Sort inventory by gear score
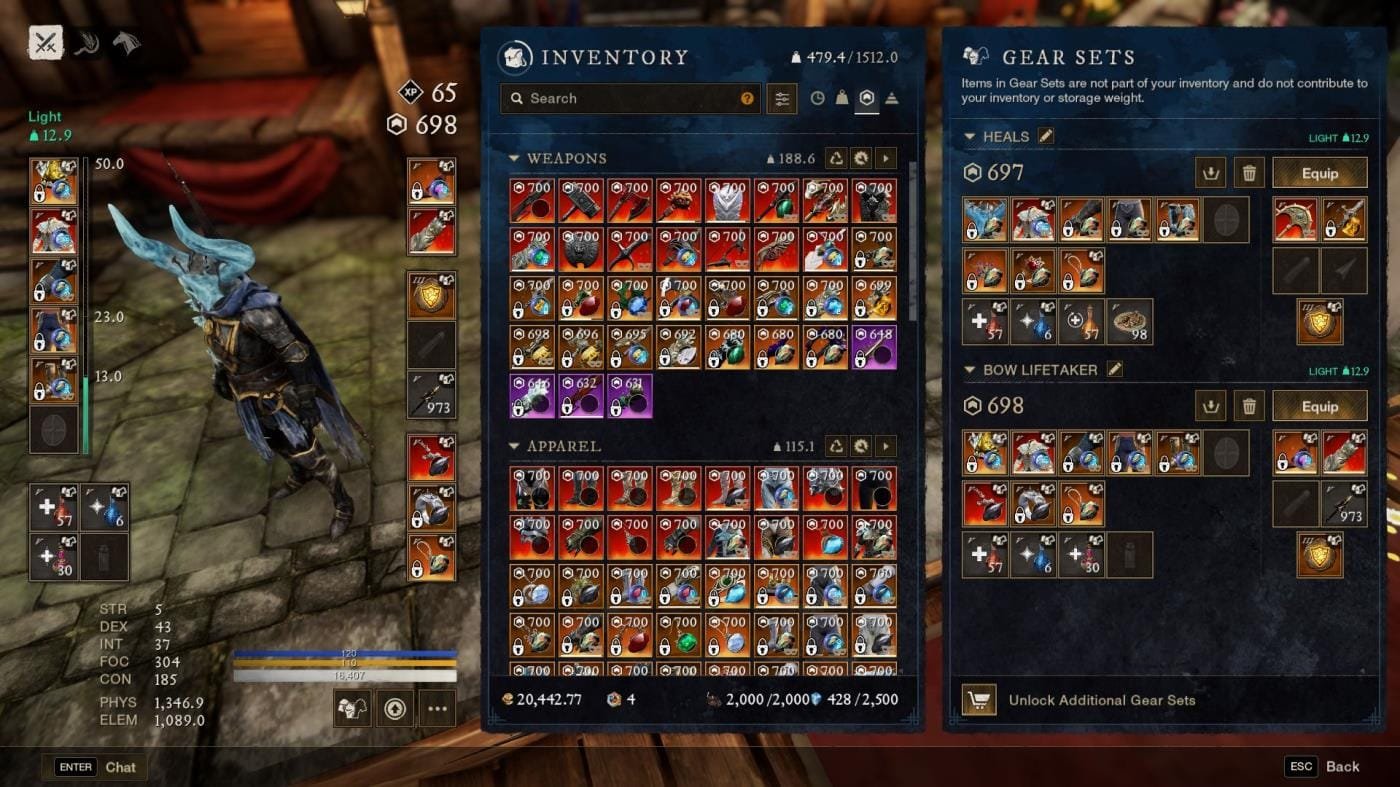The image size is (1400, 787). 867,98
